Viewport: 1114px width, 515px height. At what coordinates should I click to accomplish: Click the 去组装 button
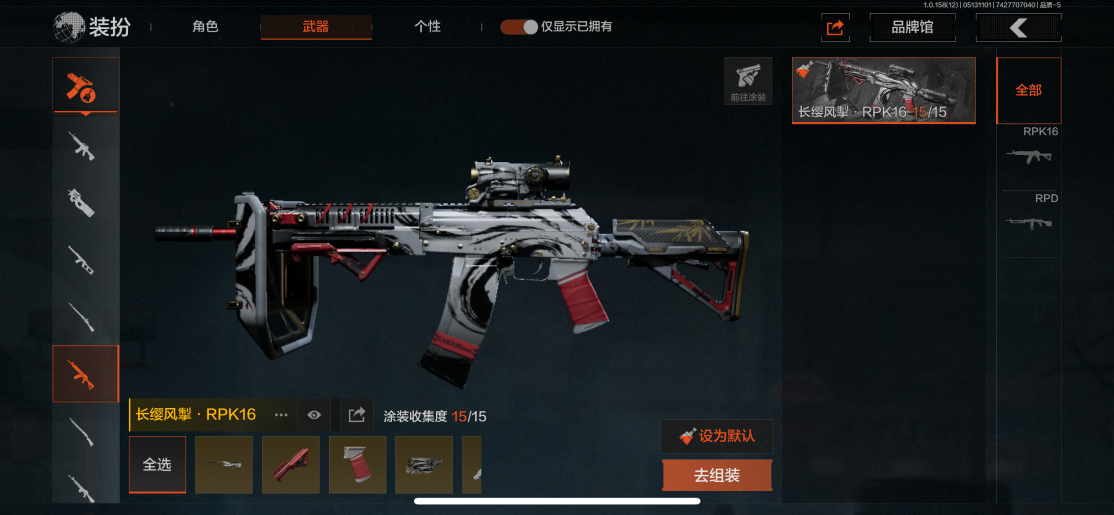(x=716, y=476)
